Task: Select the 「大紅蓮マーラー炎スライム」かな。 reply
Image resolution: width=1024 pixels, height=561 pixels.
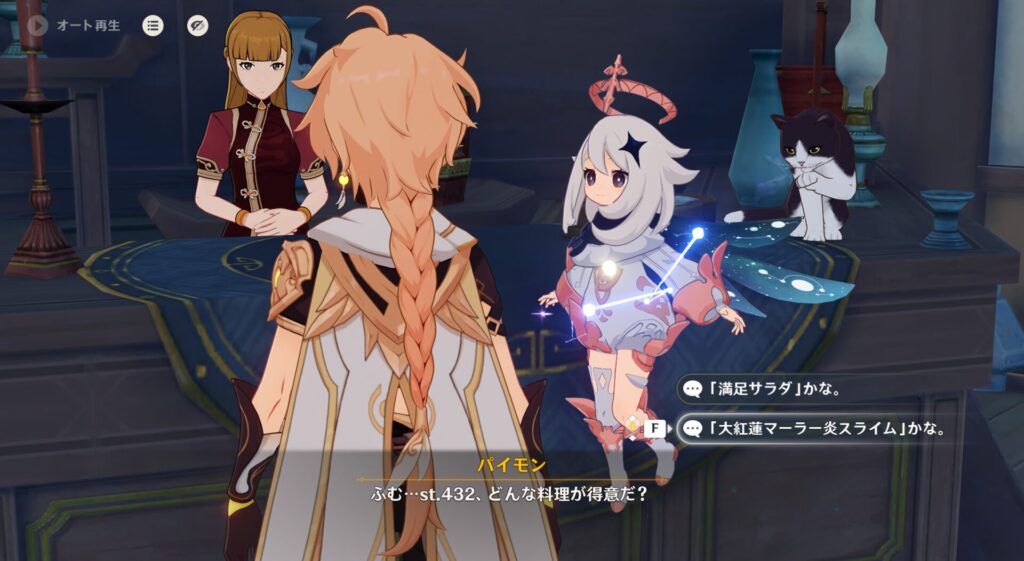Action: coord(815,429)
